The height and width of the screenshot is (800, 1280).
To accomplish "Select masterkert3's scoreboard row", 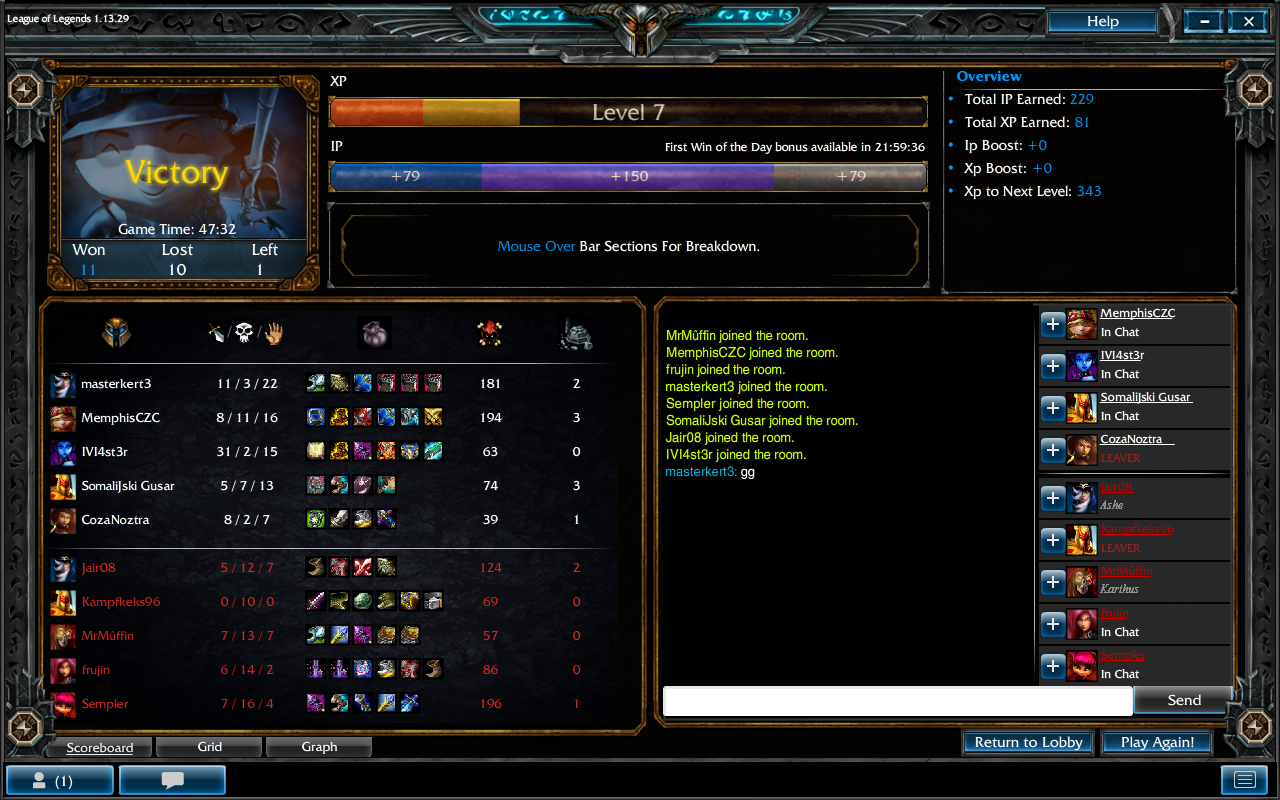I will 116,384.
